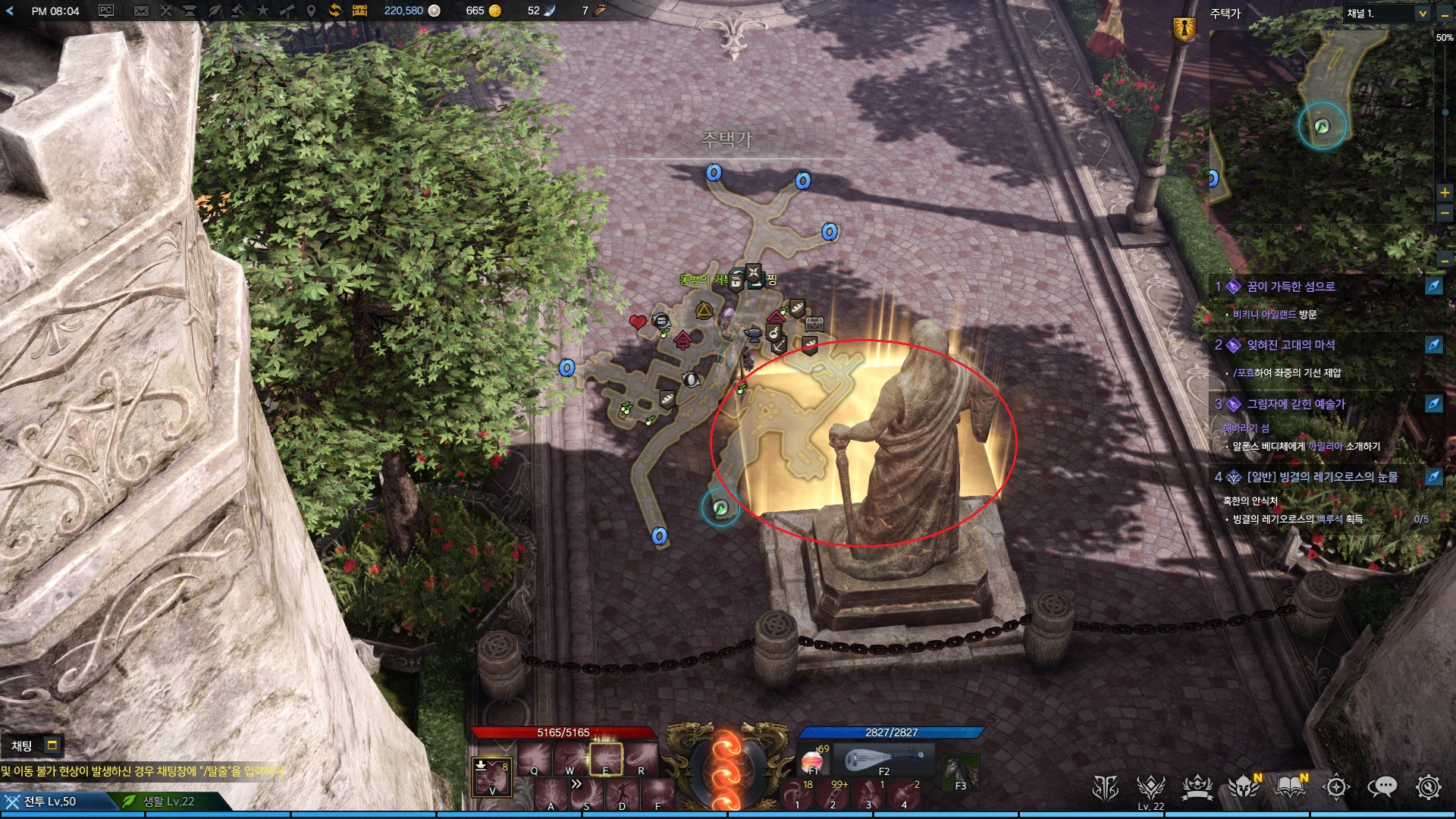This screenshot has height=819, width=1456.
Task: Open the open-book menu icon
Action: [x=1290, y=788]
